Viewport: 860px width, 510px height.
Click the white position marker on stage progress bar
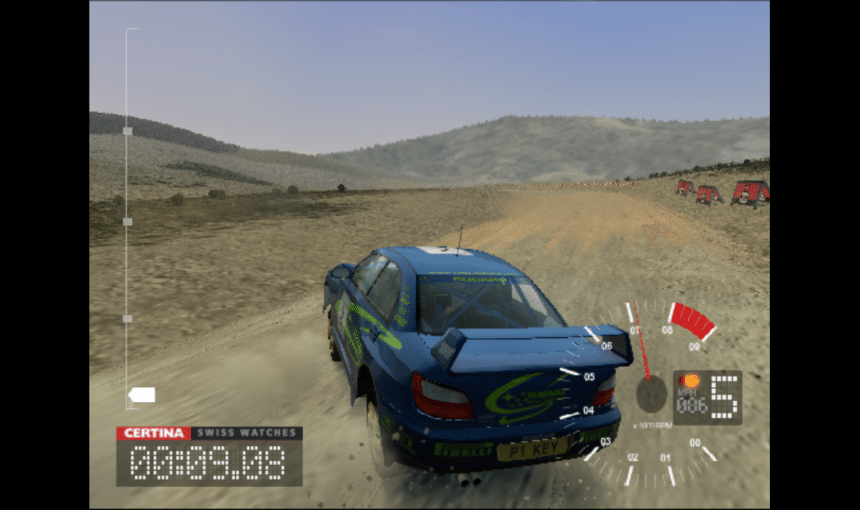tap(142, 395)
